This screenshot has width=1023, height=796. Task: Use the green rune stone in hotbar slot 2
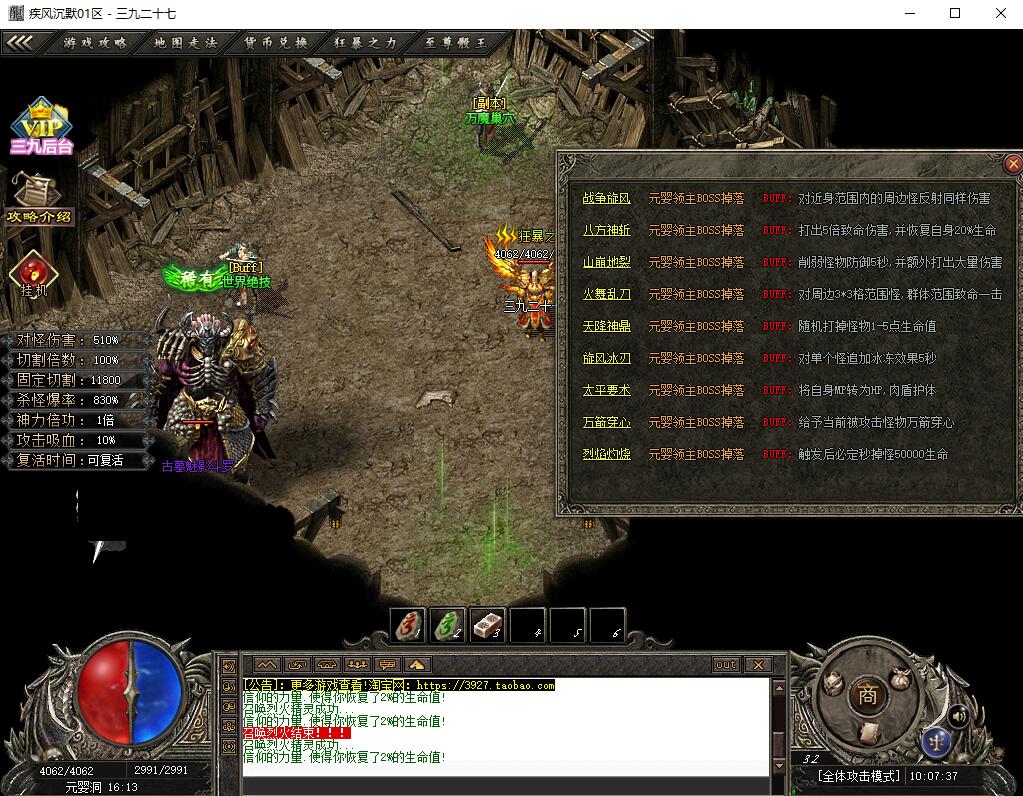coord(448,625)
